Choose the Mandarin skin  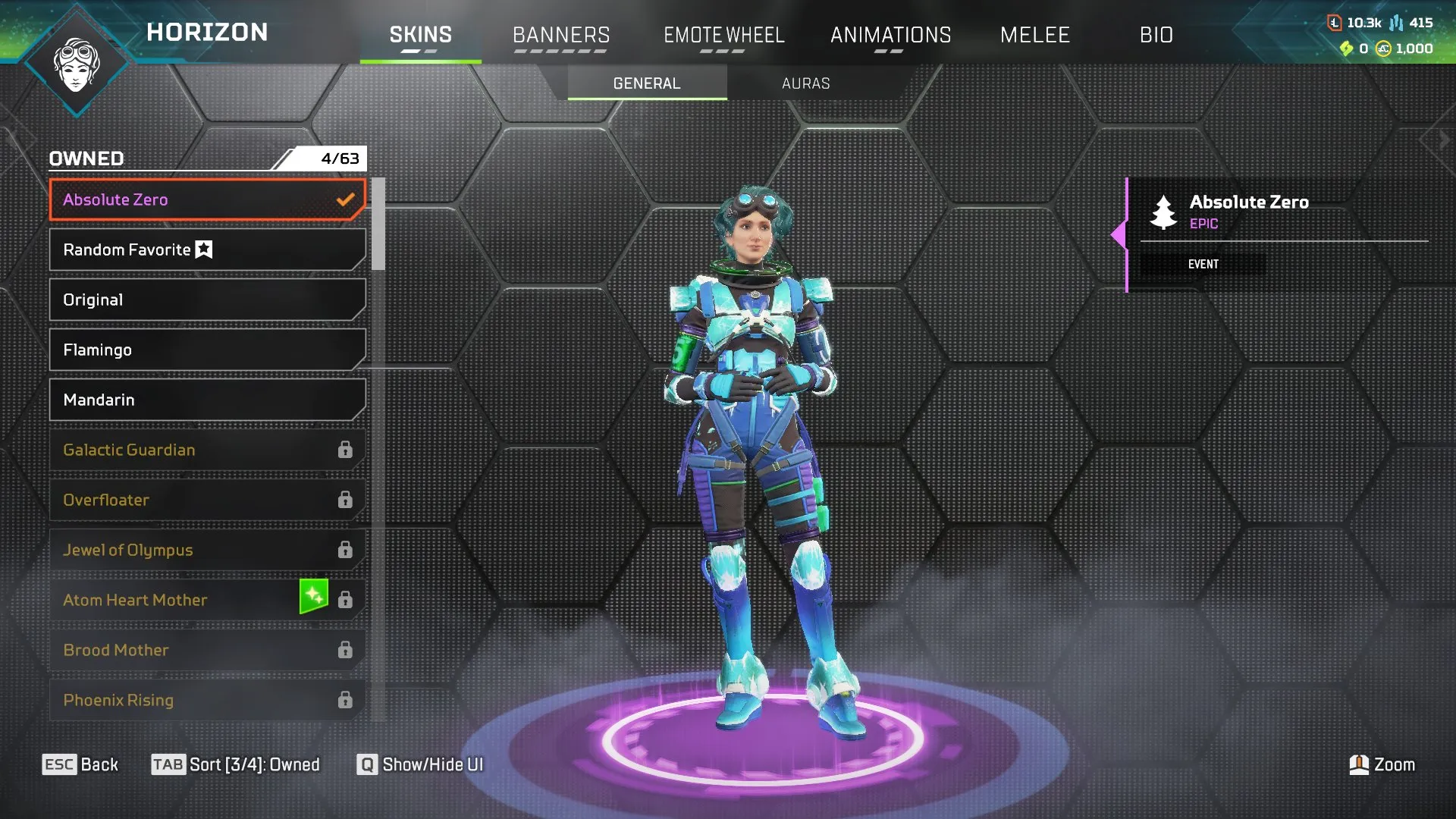click(206, 400)
